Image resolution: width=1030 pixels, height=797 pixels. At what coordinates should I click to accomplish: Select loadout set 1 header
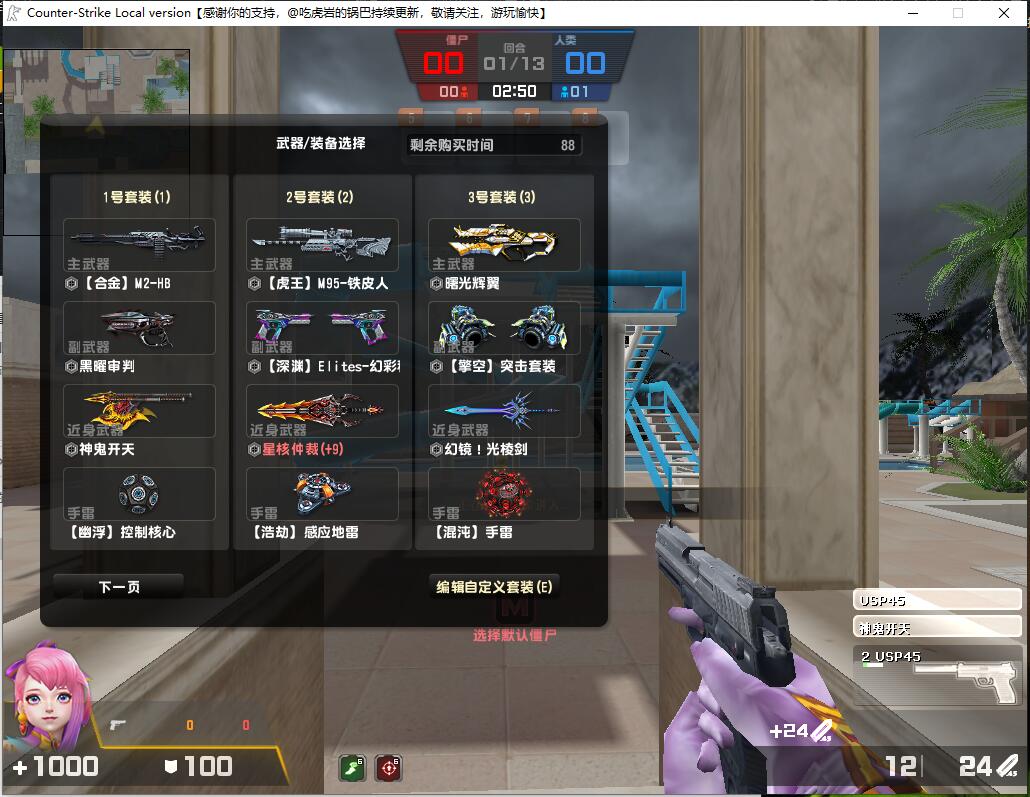click(x=137, y=197)
